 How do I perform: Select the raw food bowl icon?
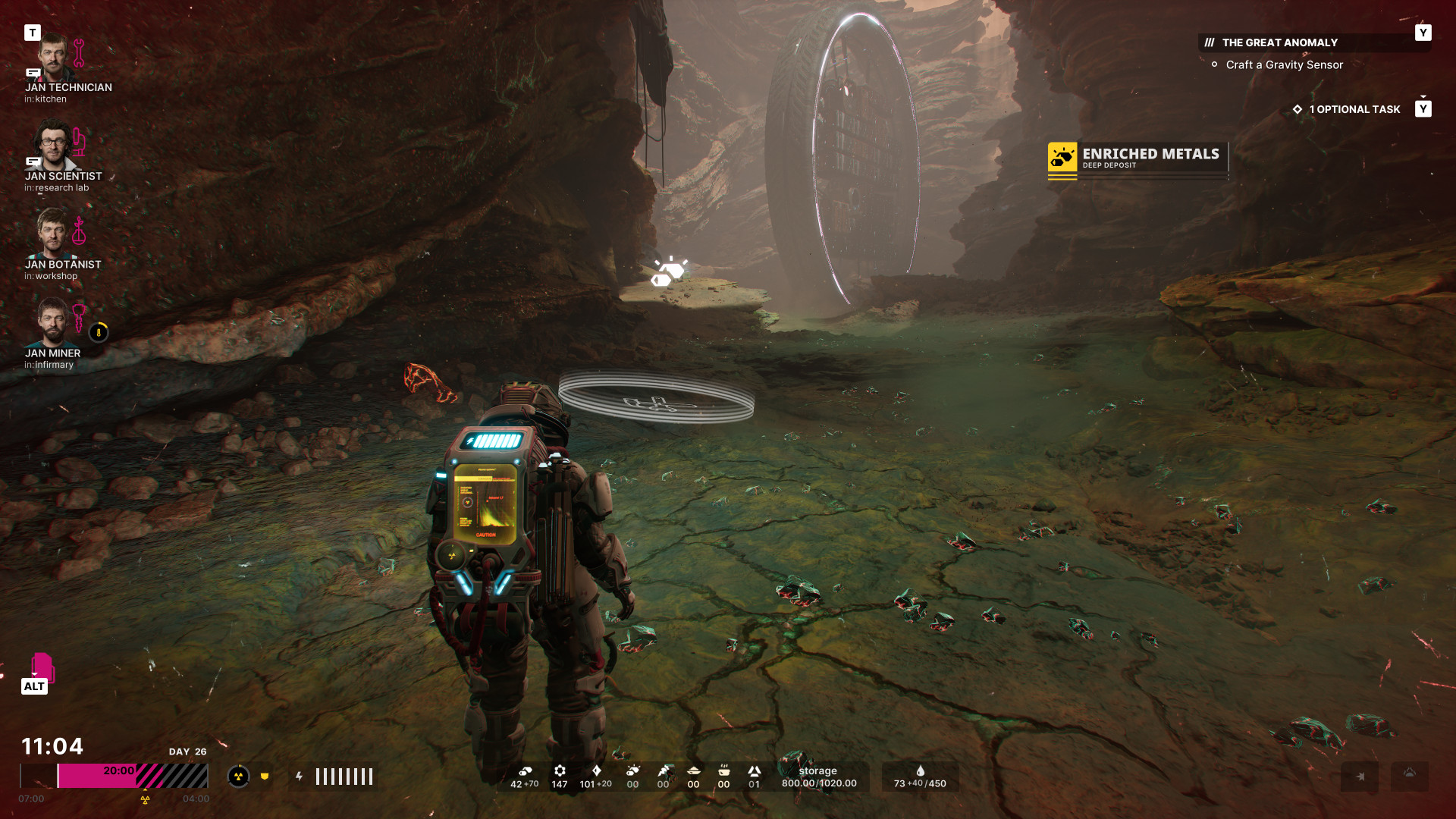(693, 771)
